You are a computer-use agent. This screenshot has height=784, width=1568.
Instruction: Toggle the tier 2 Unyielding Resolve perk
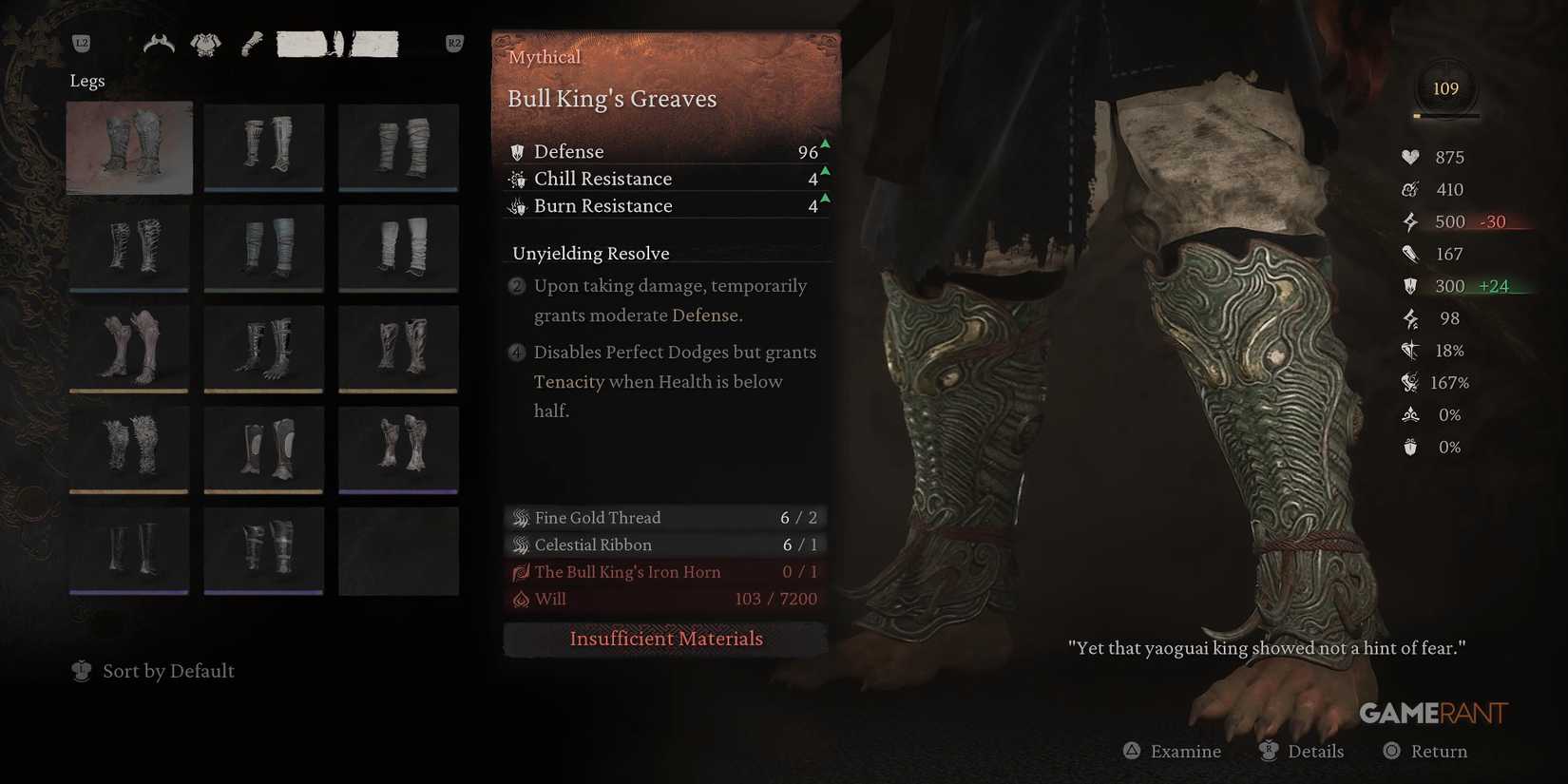coord(516,285)
